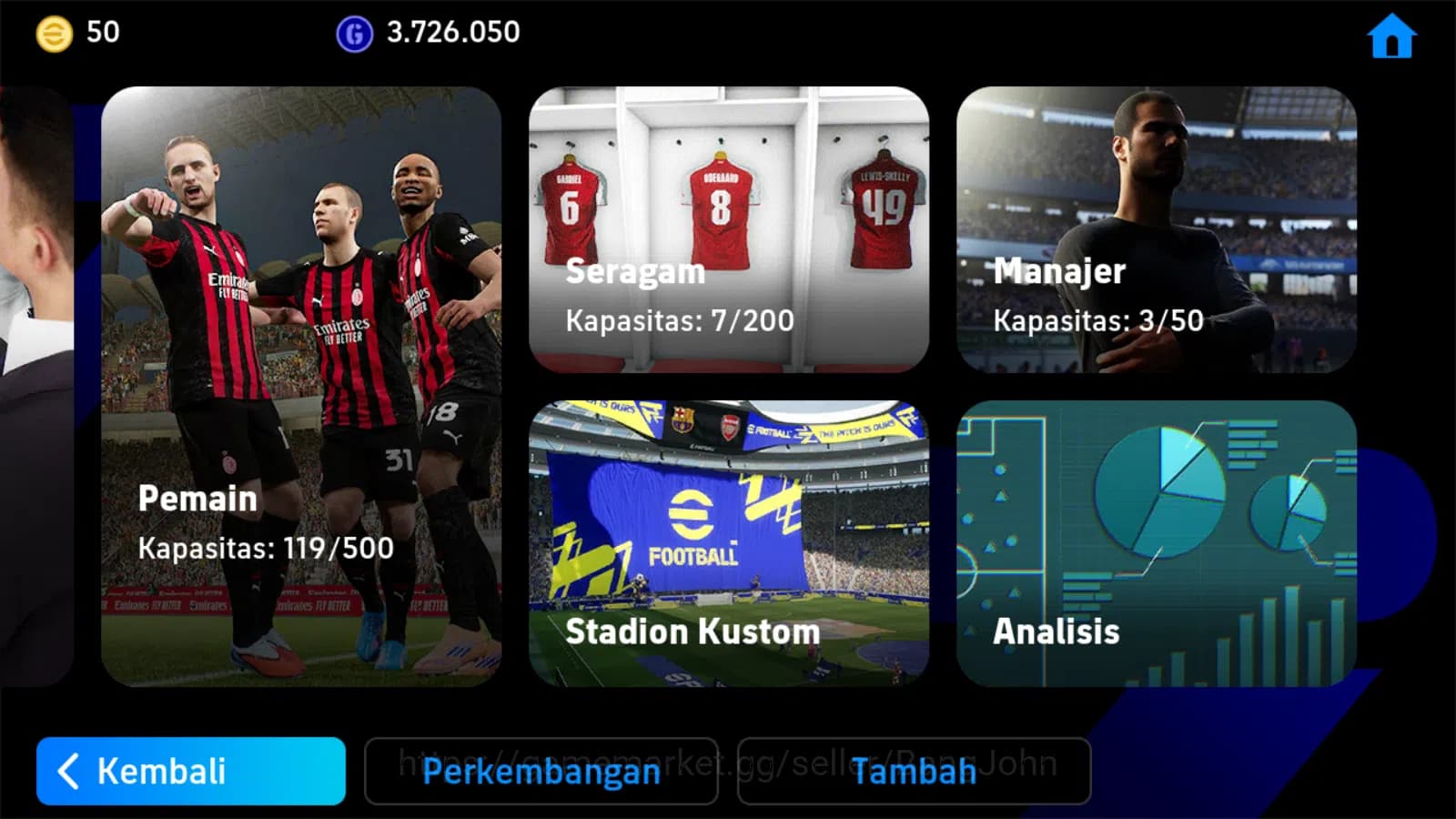The image size is (1456, 819).
Task: Click the GP balance showing 3.726.050
Action: coord(451,34)
